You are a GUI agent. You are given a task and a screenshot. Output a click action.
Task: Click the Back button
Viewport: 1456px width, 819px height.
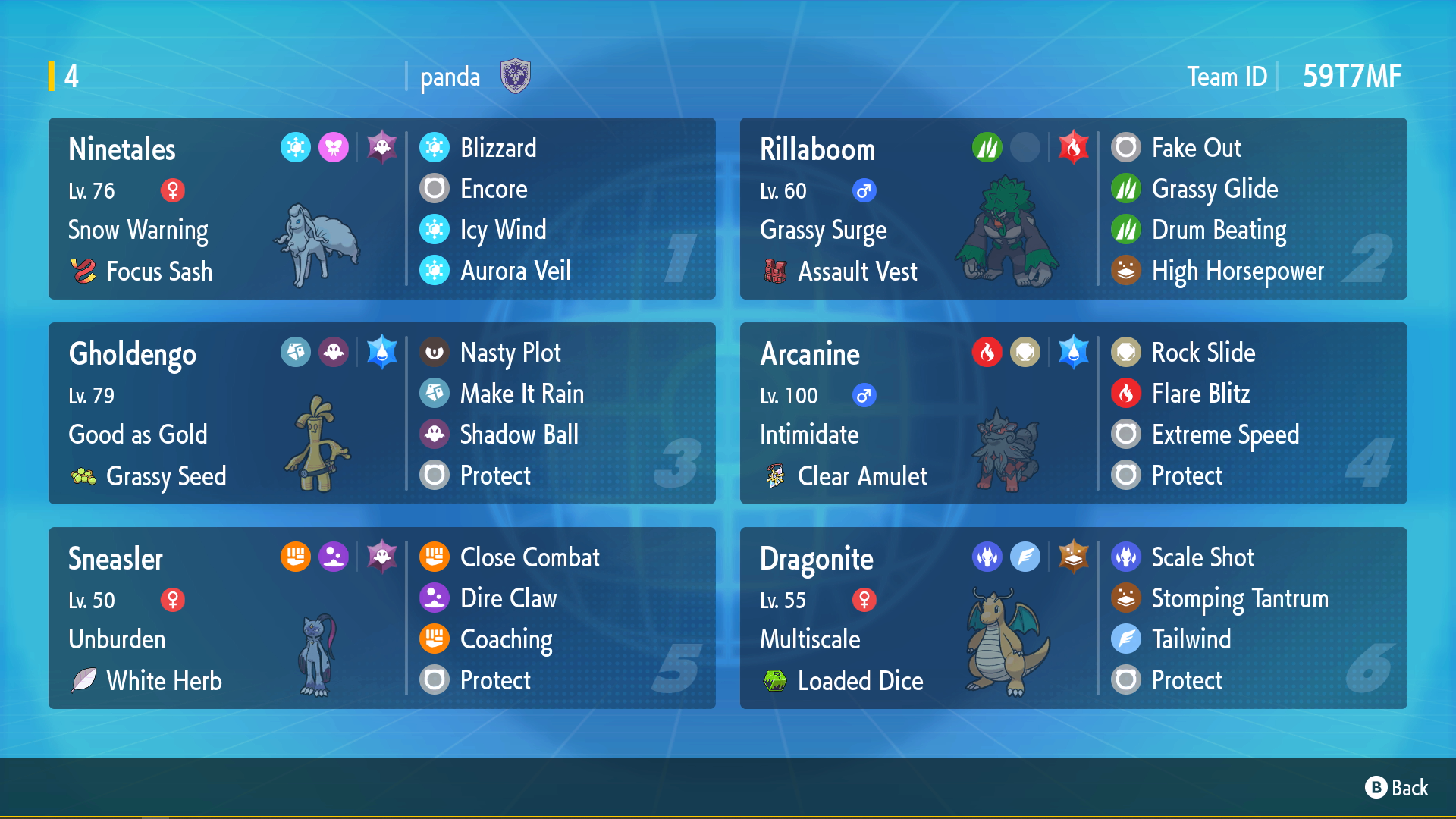coord(1396,788)
